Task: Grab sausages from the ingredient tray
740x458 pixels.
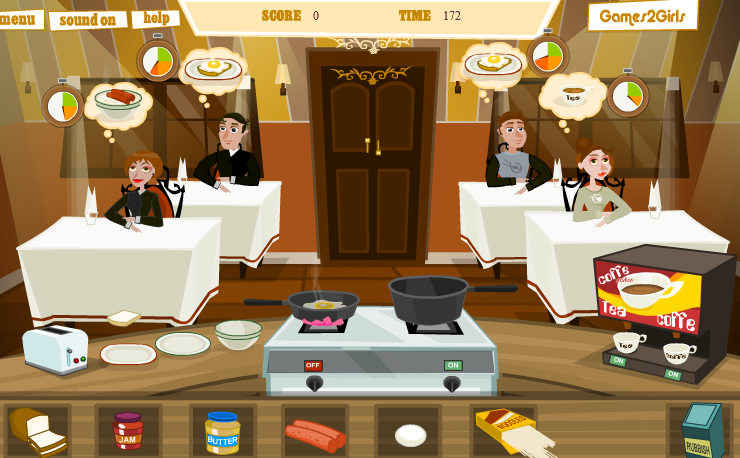Action: (x=315, y=434)
